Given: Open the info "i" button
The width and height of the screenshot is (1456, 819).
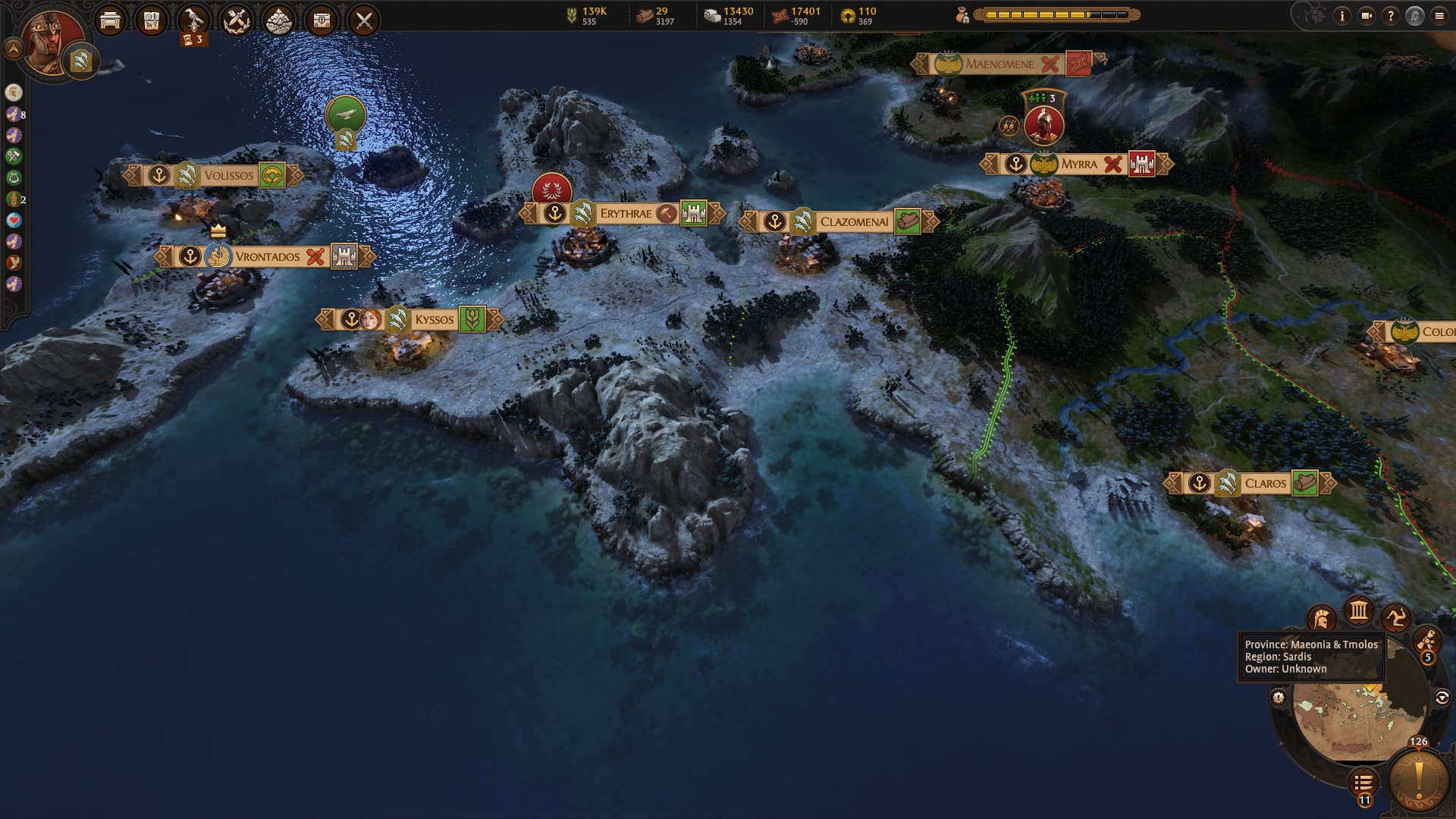Looking at the screenshot, I should [x=1342, y=16].
